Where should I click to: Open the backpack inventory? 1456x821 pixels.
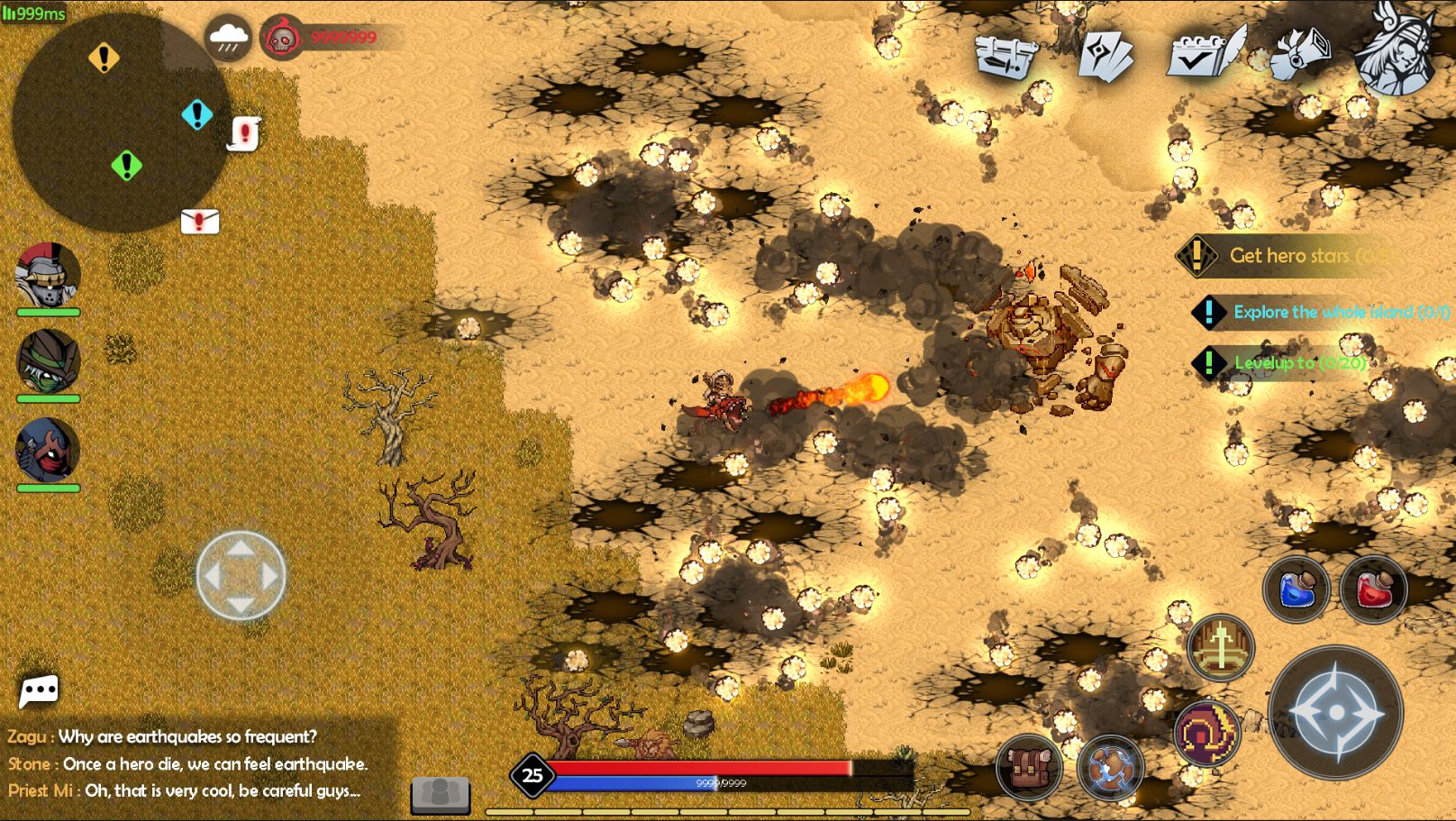coord(1029,768)
